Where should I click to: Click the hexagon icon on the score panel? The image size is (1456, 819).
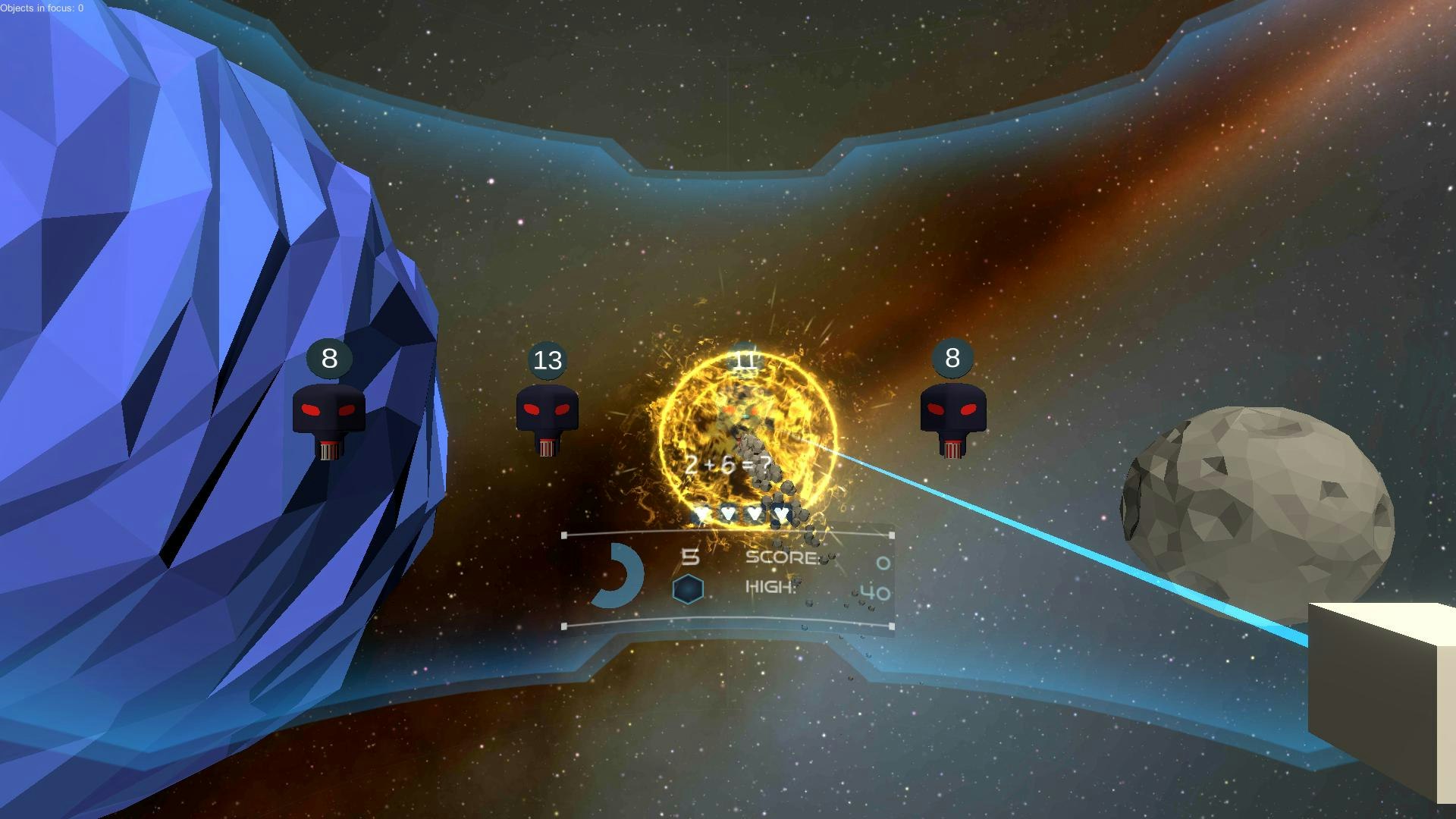point(688,589)
